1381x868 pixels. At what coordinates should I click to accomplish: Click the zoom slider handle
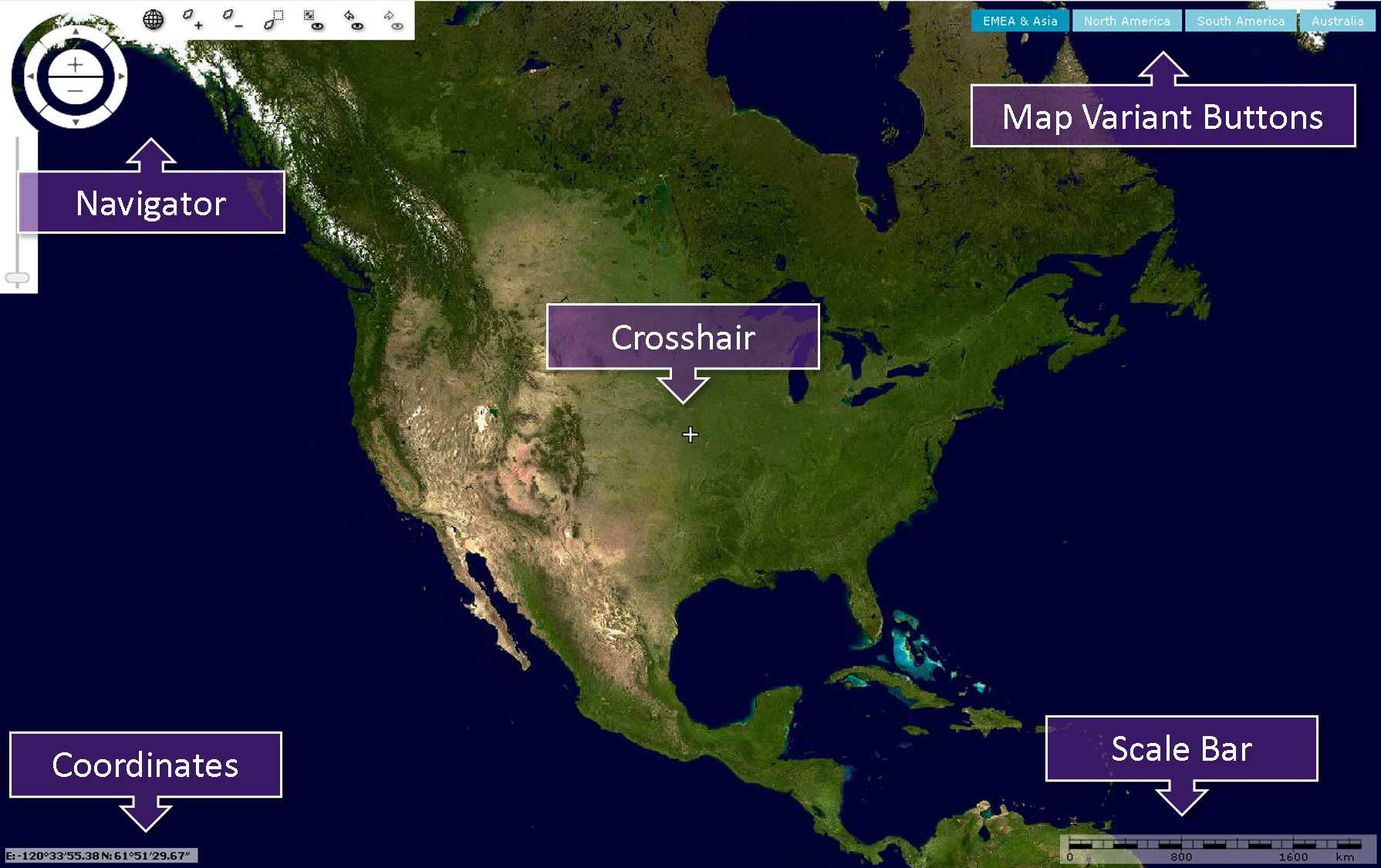(17, 278)
